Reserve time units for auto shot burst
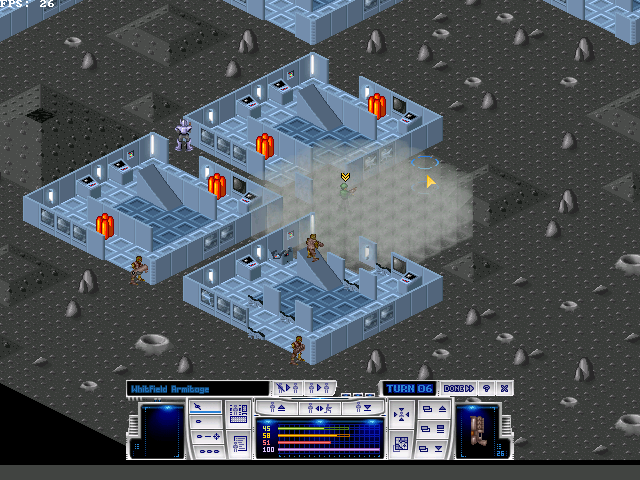This screenshot has width=640, height=480. pyautogui.click(x=207, y=450)
